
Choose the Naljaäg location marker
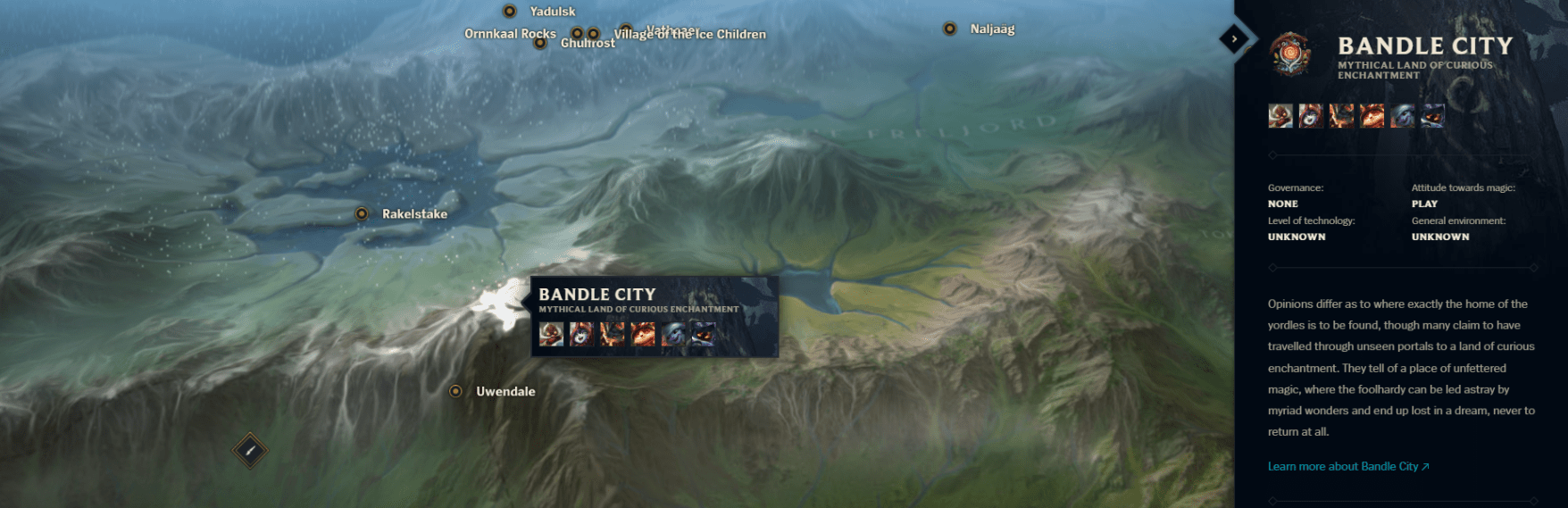pos(950,29)
